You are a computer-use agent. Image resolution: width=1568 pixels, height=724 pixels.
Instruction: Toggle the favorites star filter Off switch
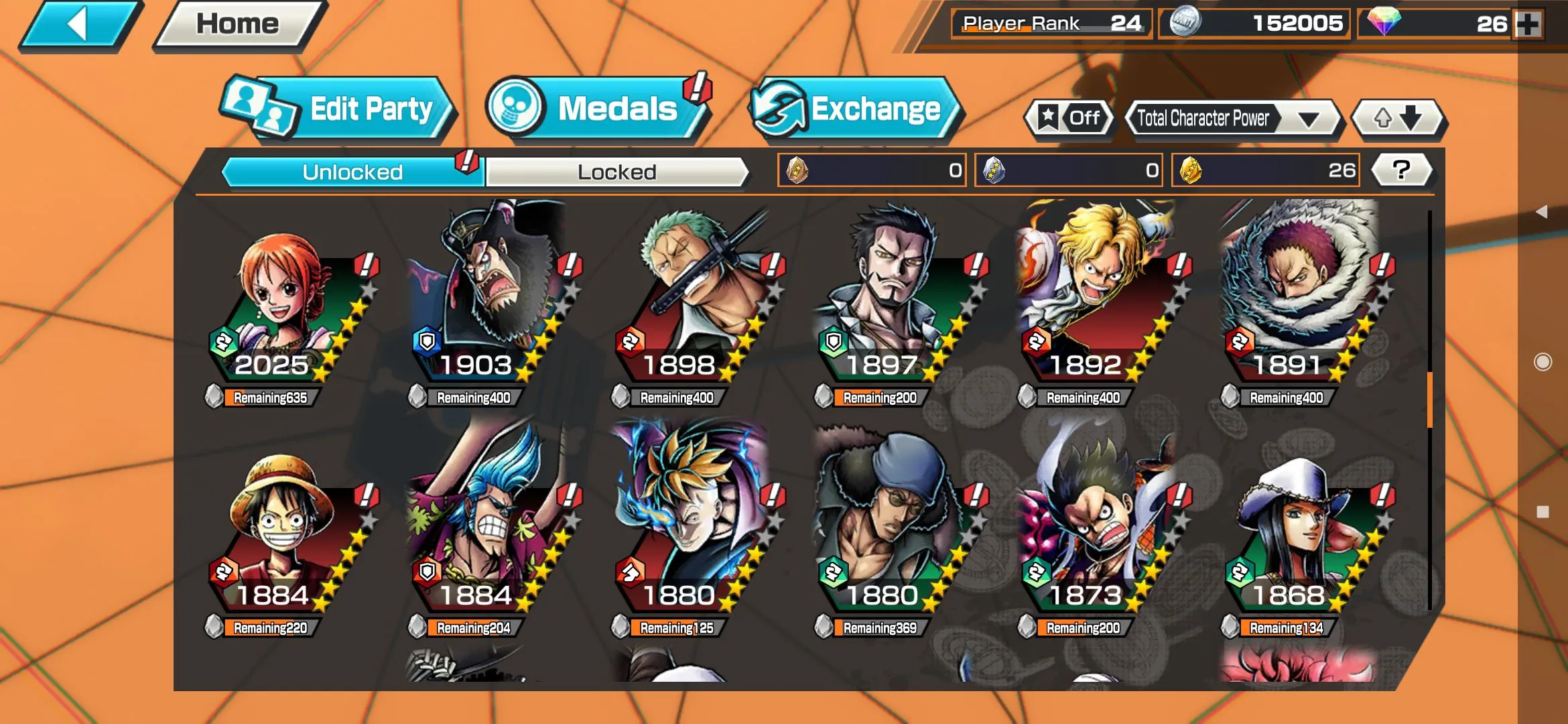point(1069,119)
